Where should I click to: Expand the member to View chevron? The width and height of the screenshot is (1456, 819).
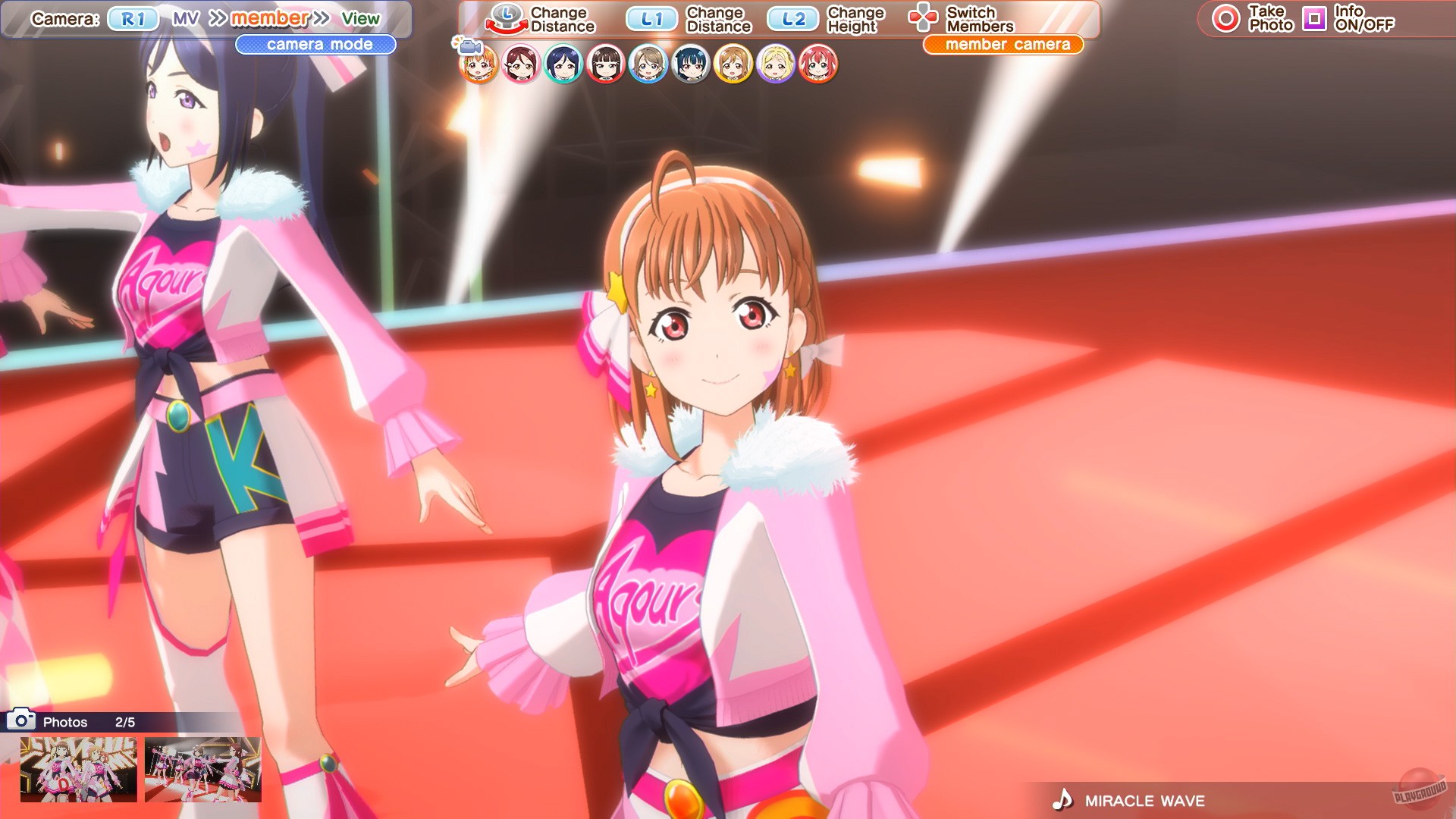click(318, 17)
